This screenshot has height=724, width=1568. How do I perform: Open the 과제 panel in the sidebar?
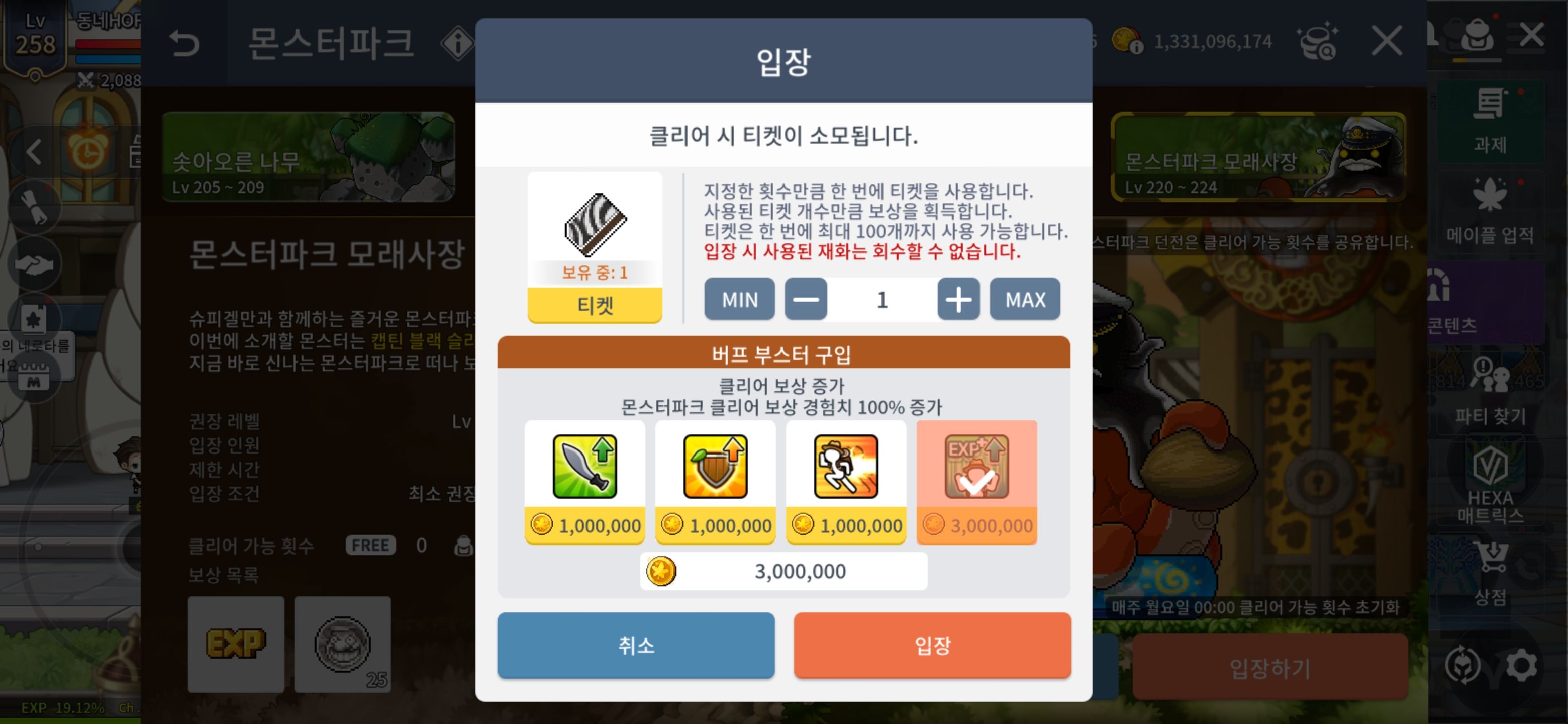[x=1491, y=122]
